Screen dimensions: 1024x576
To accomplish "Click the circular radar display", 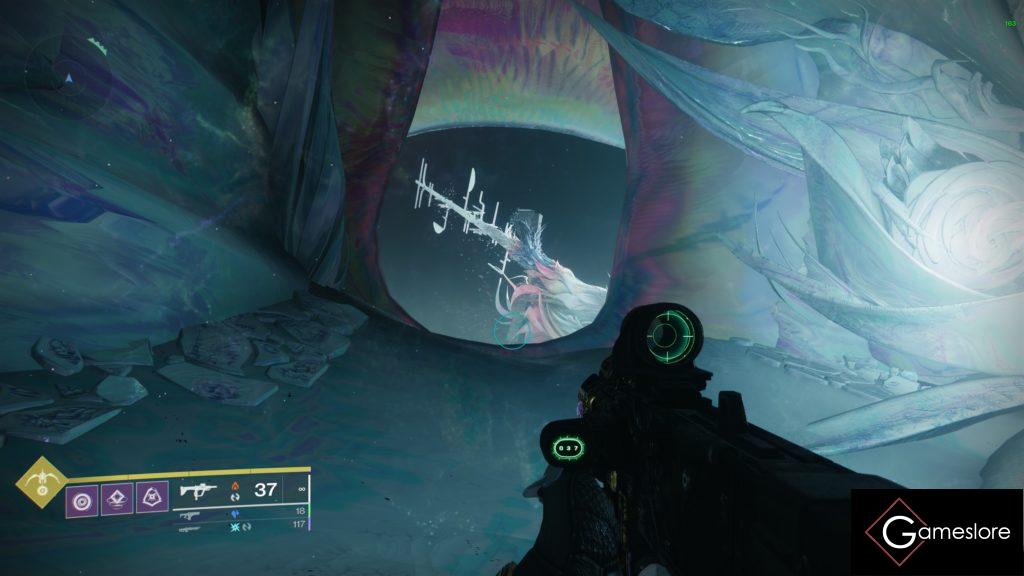I will click(x=67, y=74).
